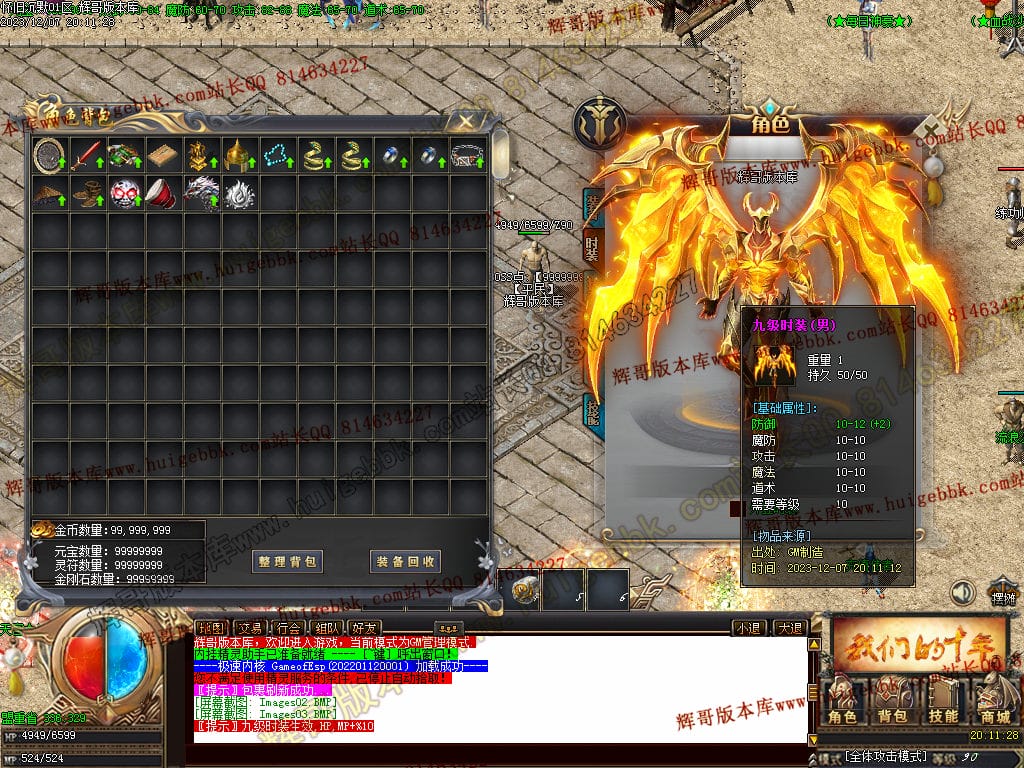Close the 角色 character panel
The width and height of the screenshot is (1024, 768).
[x=932, y=130]
